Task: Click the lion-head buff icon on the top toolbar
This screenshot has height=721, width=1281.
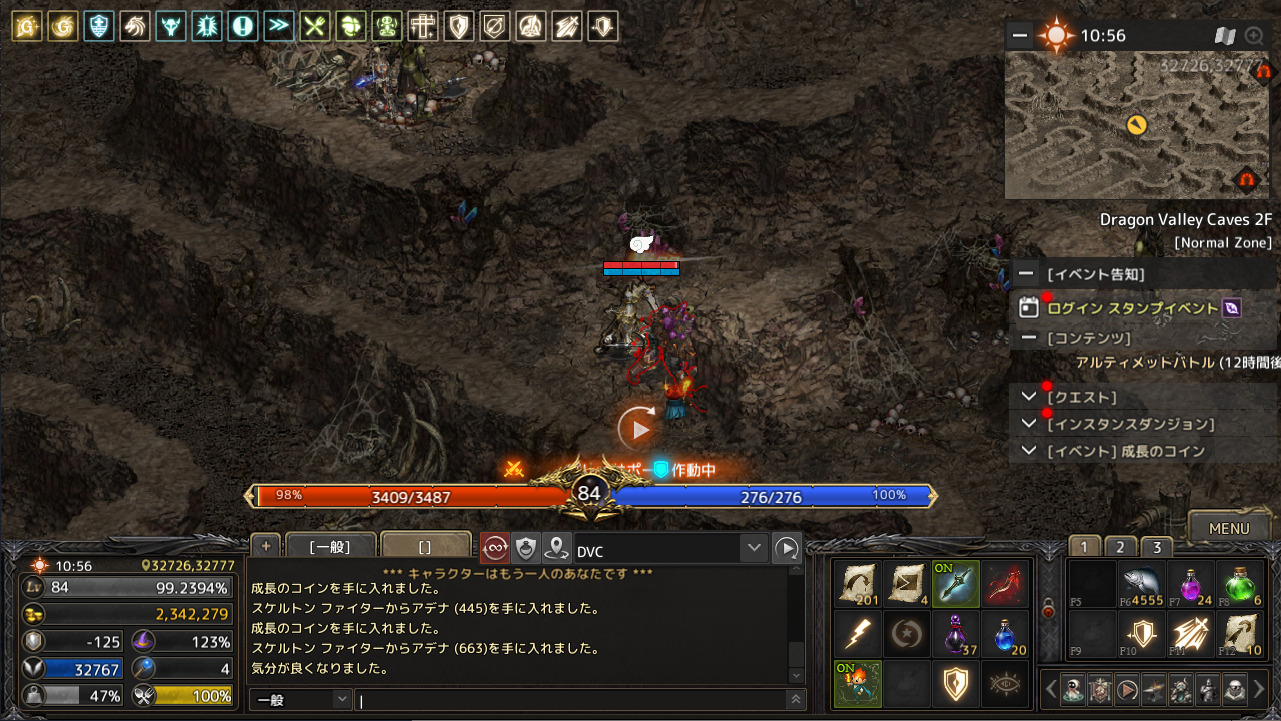Action: (x=134, y=25)
